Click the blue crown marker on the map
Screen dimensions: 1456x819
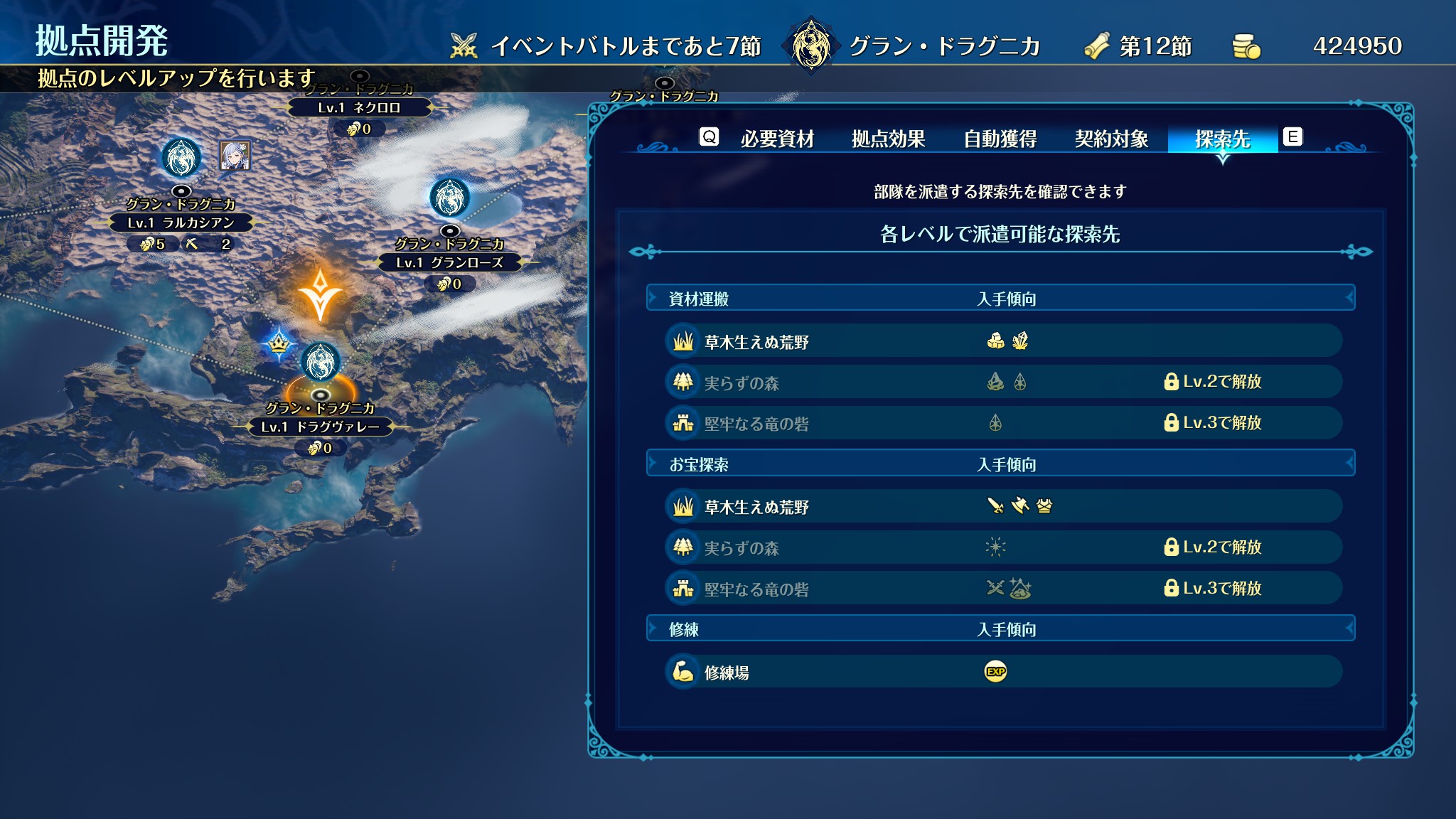tap(279, 344)
